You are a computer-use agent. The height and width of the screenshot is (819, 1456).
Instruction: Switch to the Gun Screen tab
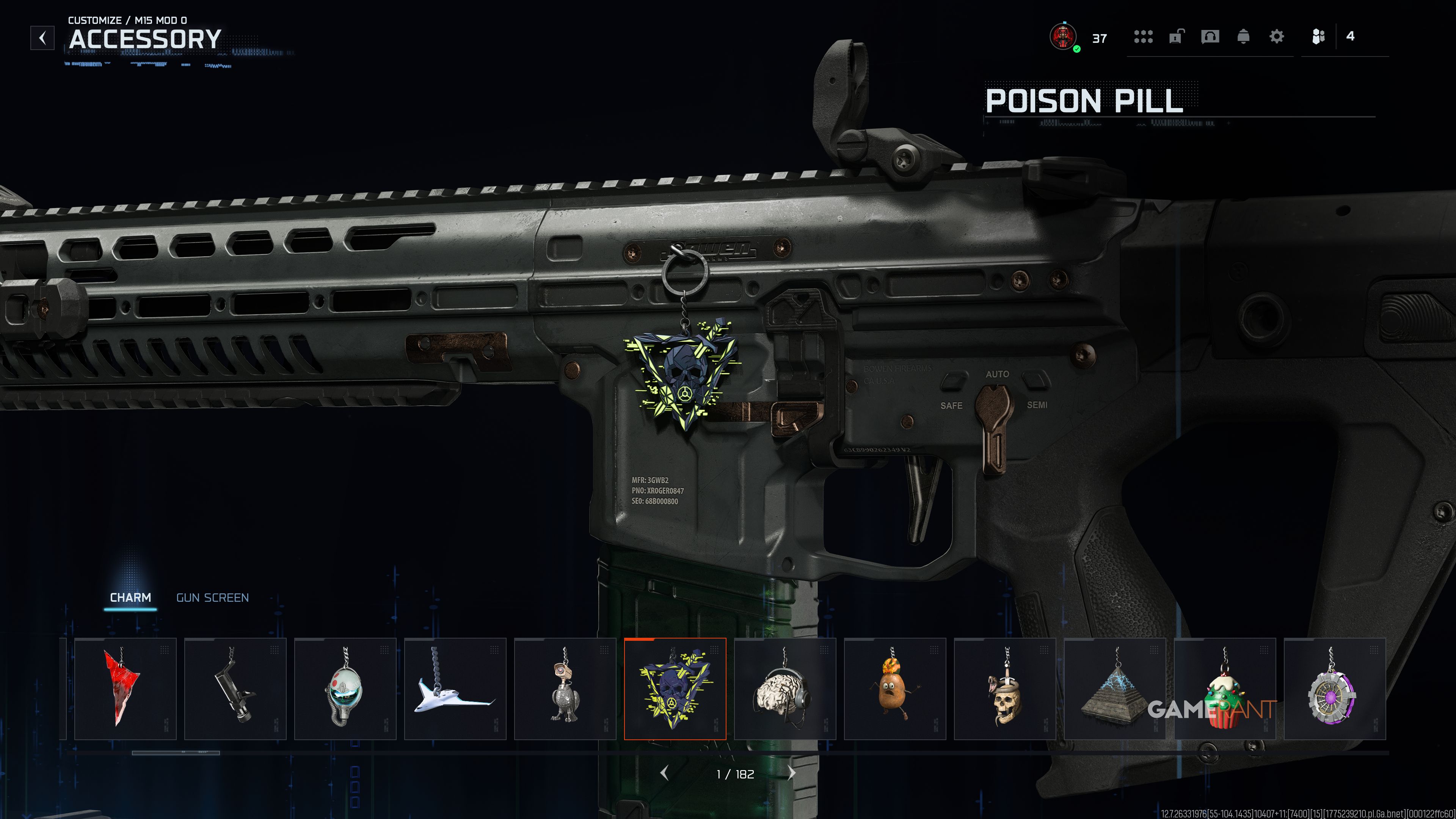click(212, 598)
